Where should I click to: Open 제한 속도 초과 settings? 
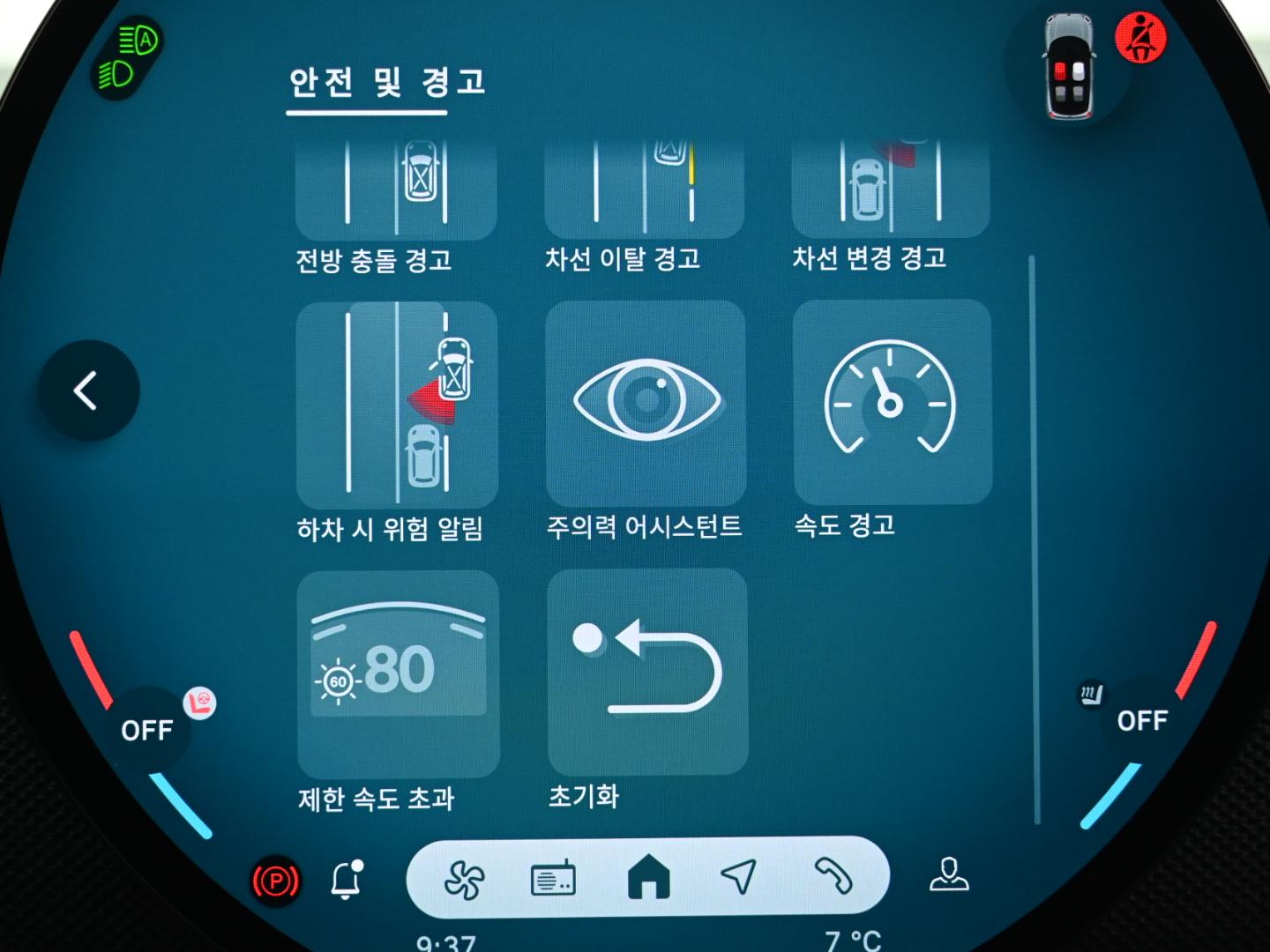(398, 674)
